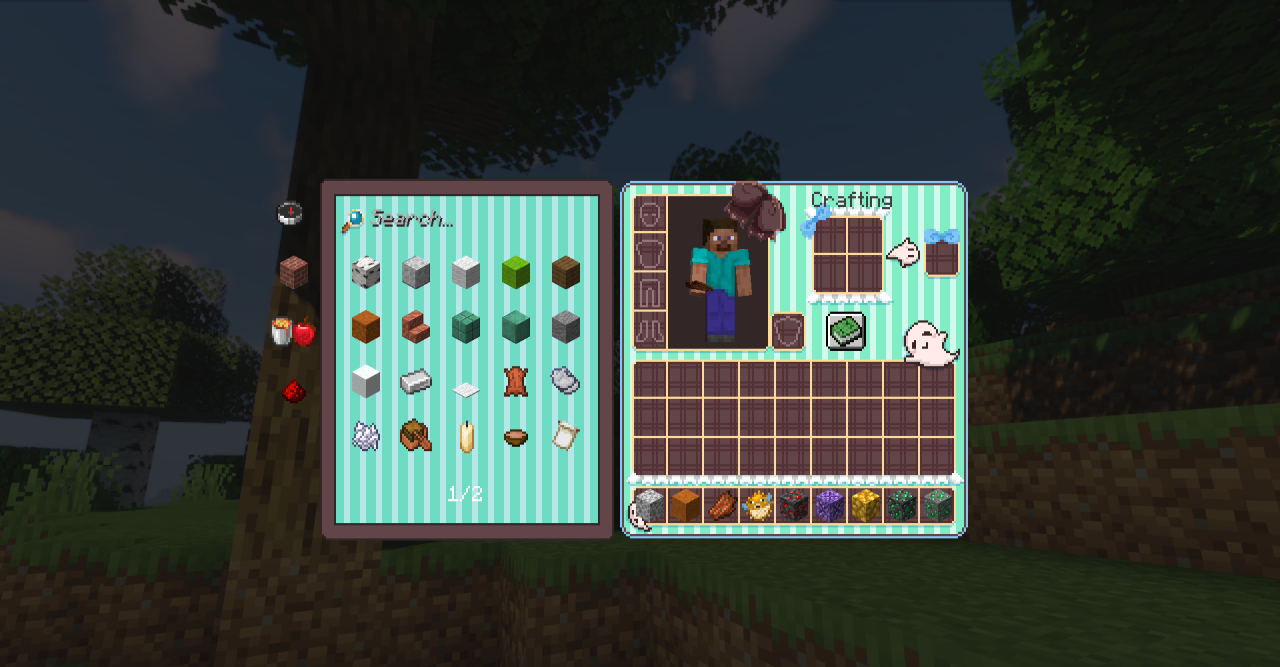Viewport: 1280px width, 667px height.
Task: Click the redstone ore hotbar slot
Action: coord(793,506)
